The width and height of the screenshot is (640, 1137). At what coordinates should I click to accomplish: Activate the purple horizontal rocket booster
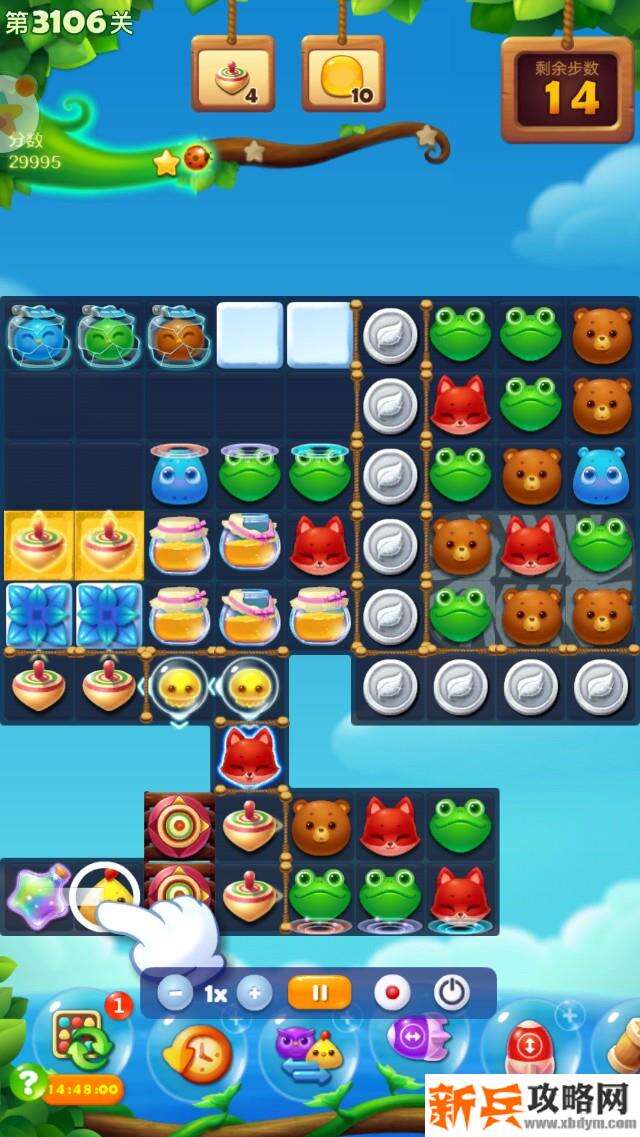(416, 1042)
